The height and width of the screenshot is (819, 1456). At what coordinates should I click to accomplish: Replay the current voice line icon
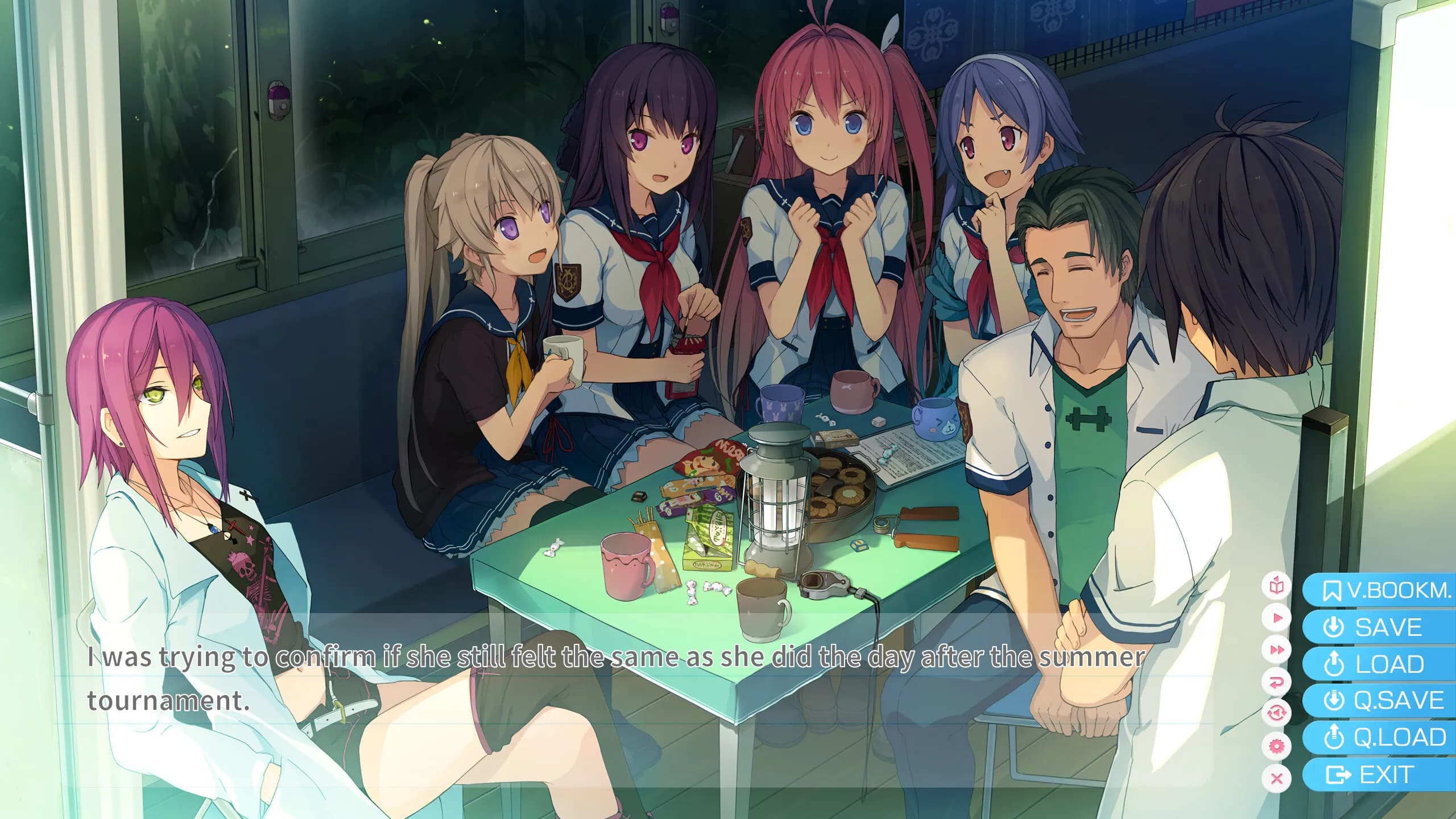[x=1277, y=712]
